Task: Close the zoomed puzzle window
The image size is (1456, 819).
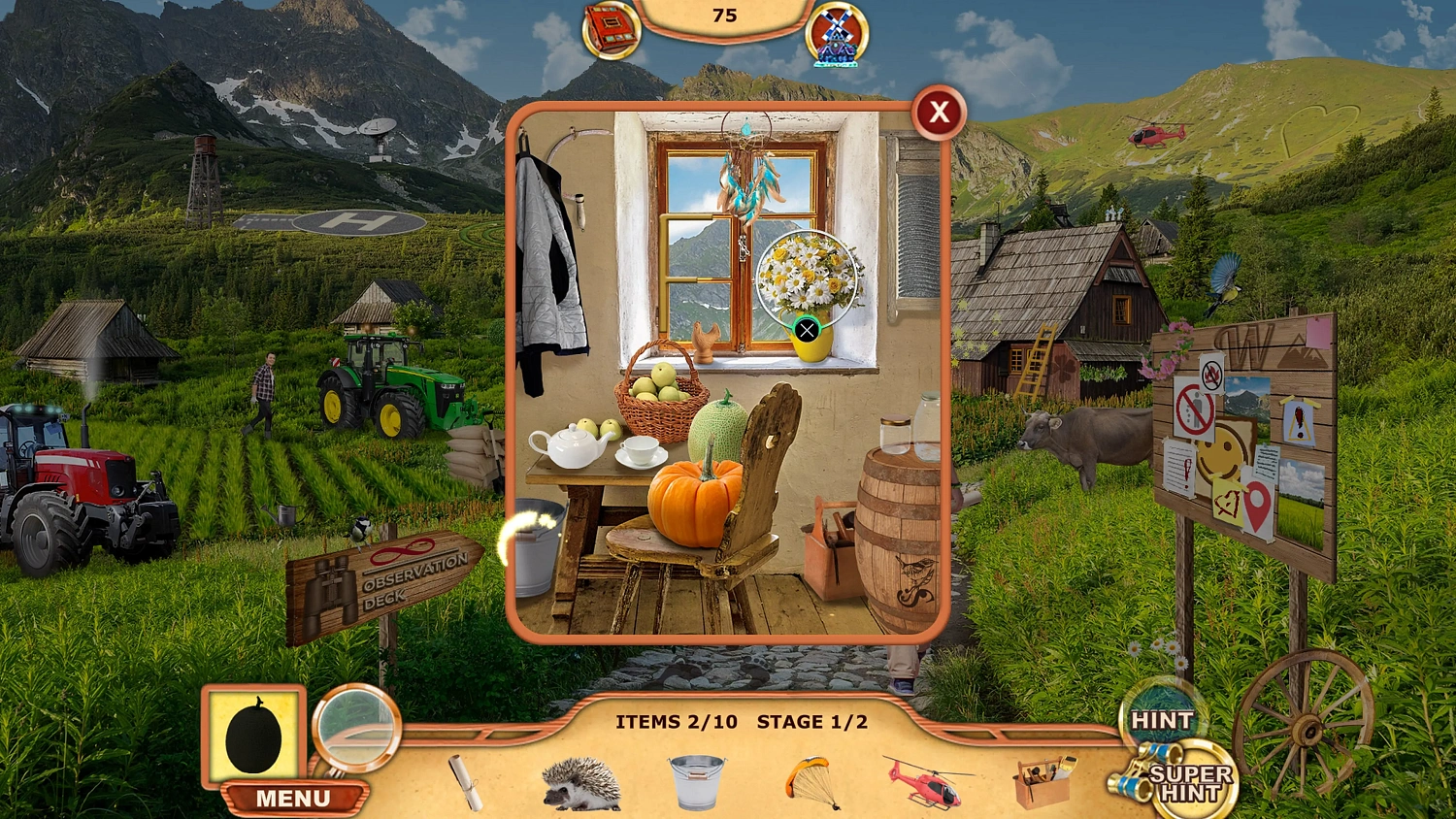Action: (937, 113)
